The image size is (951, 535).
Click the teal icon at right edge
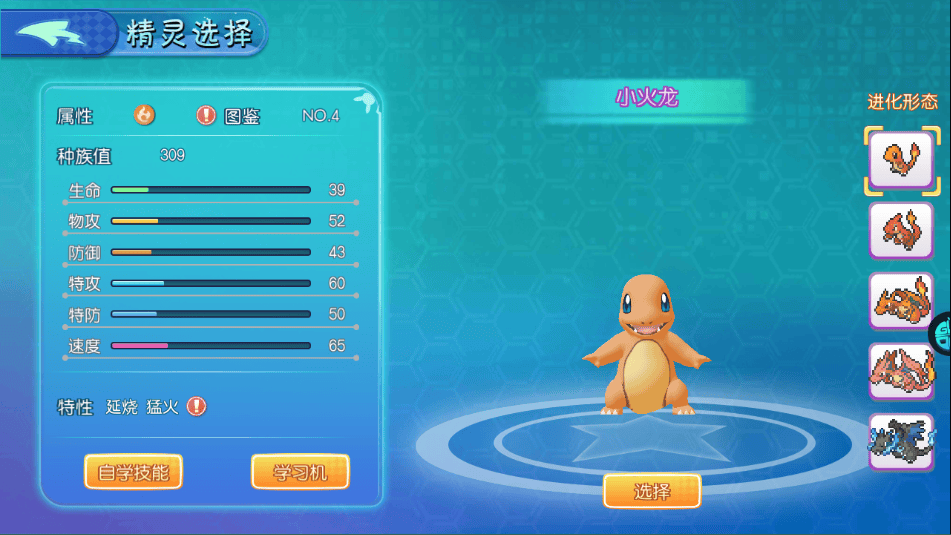pyautogui.click(x=942, y=335)
